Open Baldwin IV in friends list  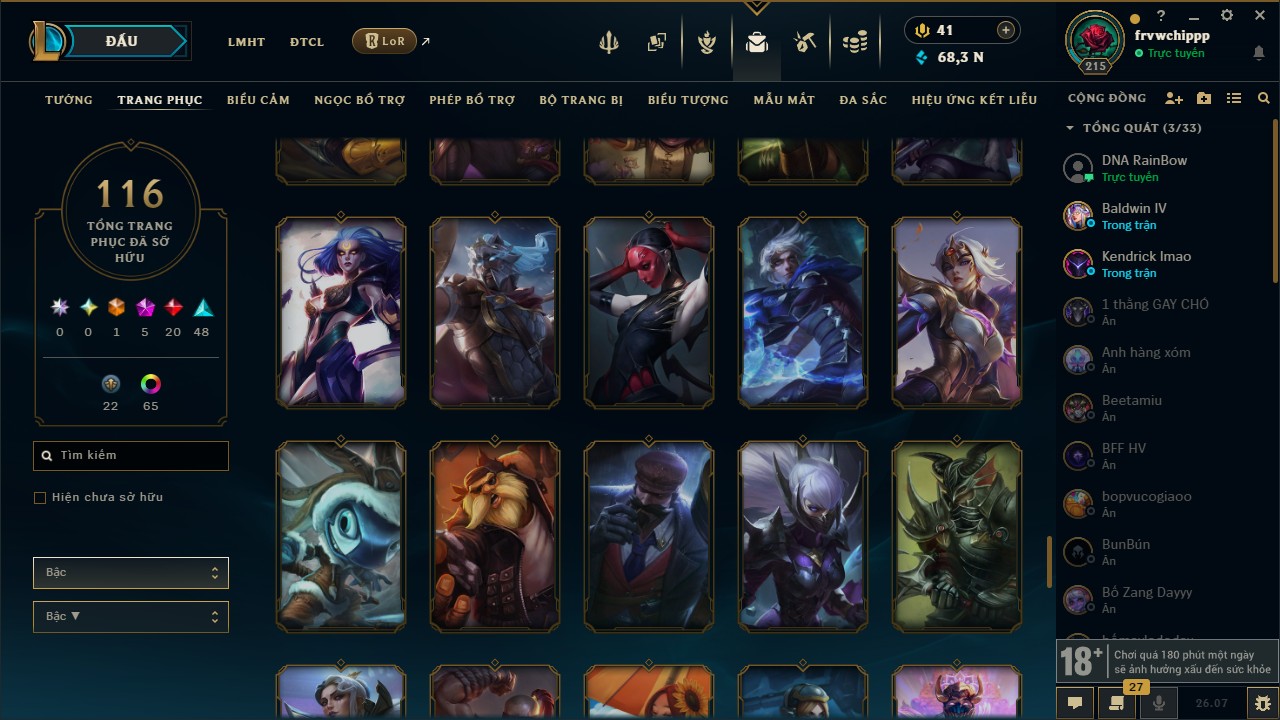coord(1134,216)
